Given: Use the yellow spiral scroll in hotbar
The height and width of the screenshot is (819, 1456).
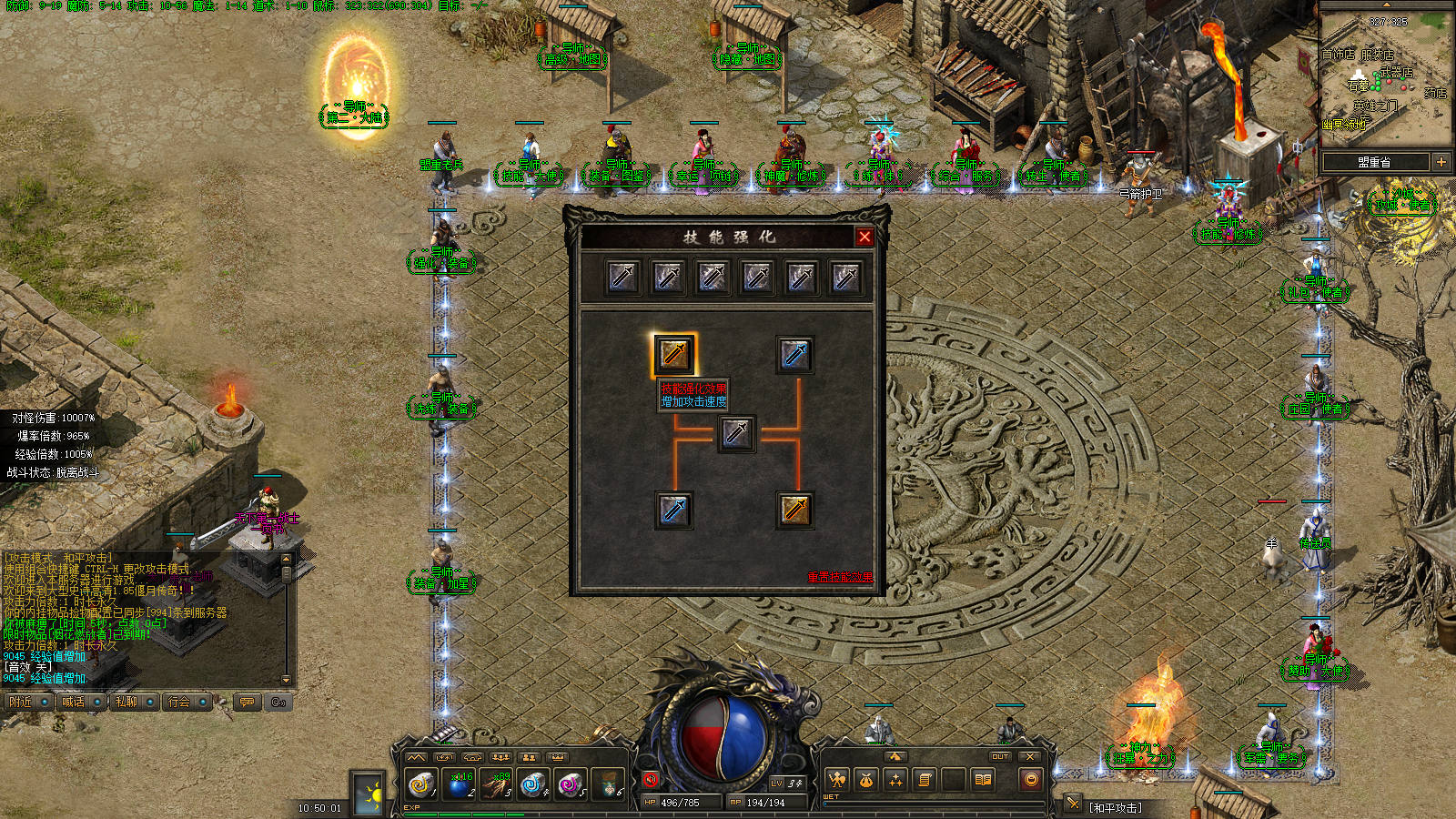Looking at the screenshot, I should pos(420,784).
